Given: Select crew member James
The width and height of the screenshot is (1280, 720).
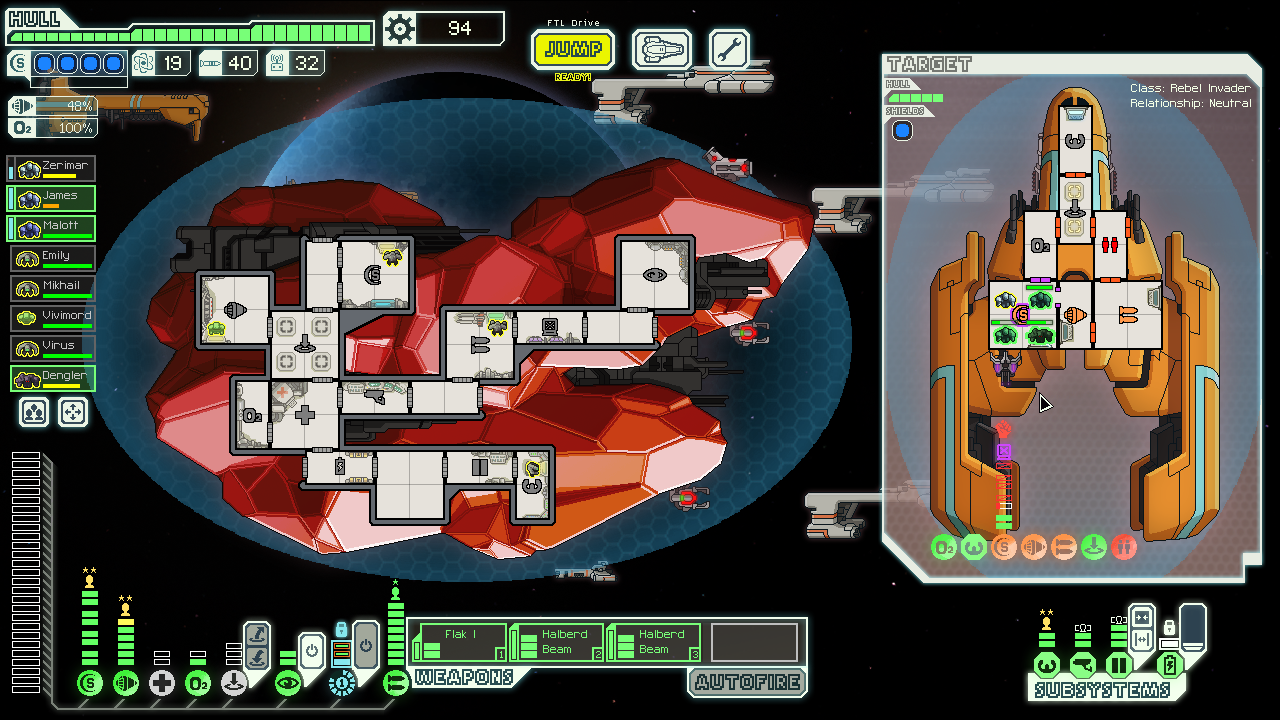Looking at the screenshot, I should 53,199.
